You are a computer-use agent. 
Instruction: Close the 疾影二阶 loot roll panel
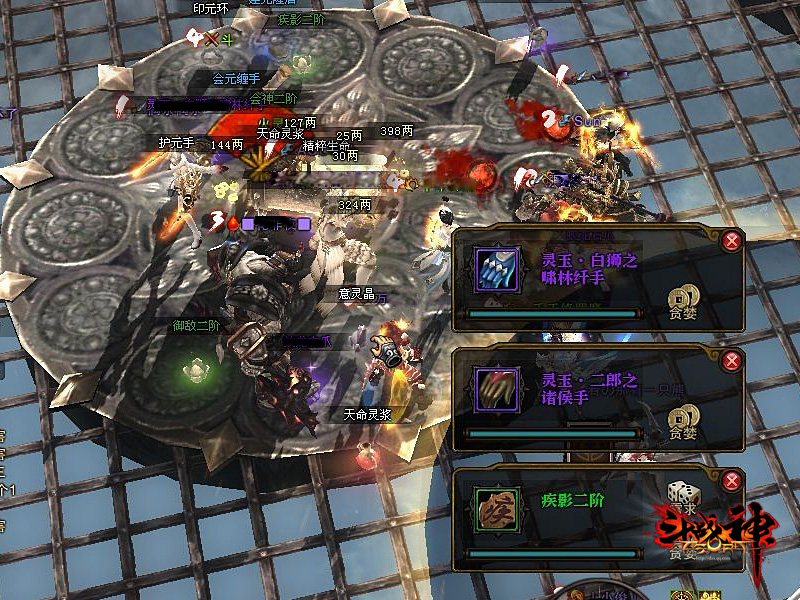(732, 479)
